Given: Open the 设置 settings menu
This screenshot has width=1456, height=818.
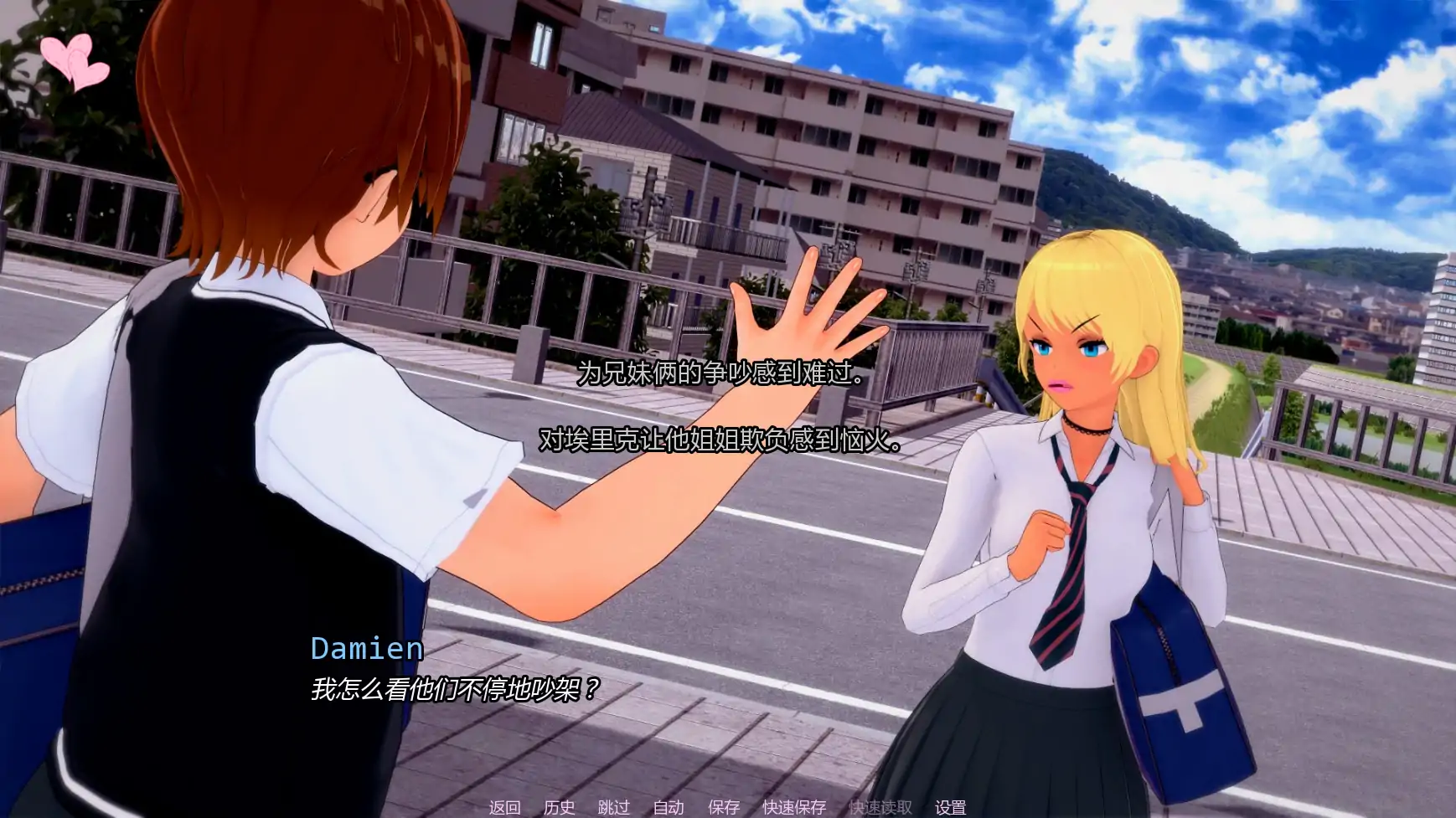Looking at the screenshot, I should (x=950, y=807).
